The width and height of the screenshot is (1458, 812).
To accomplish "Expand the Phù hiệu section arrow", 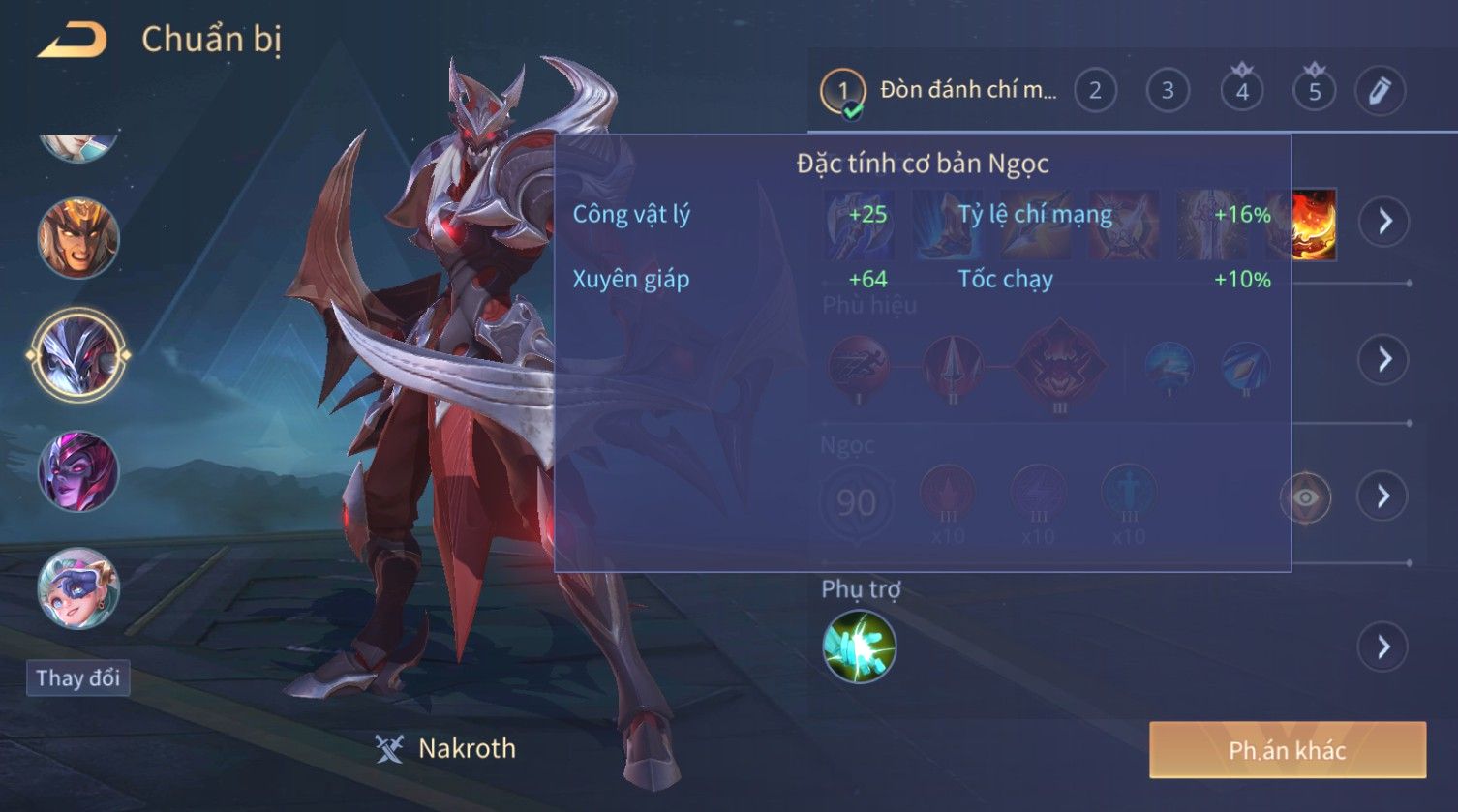I will tap(1384, 359).
